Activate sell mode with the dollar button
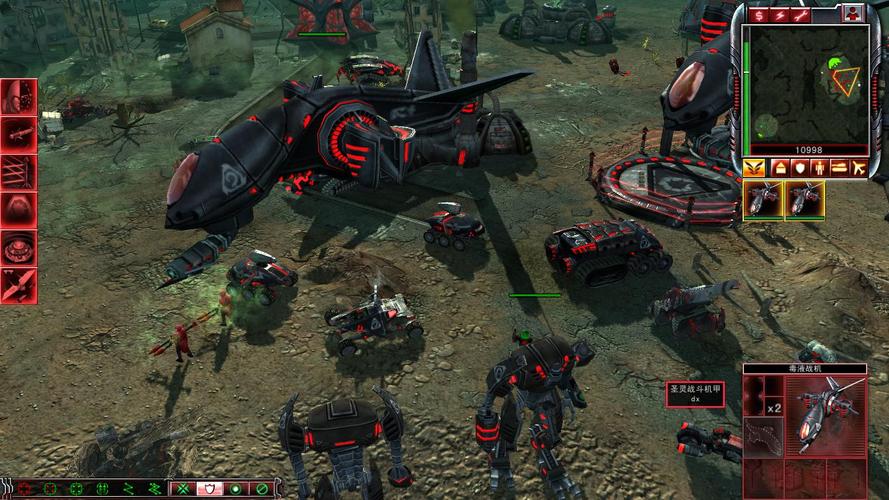This screenshot has height=500, width=889. (758, 14)
